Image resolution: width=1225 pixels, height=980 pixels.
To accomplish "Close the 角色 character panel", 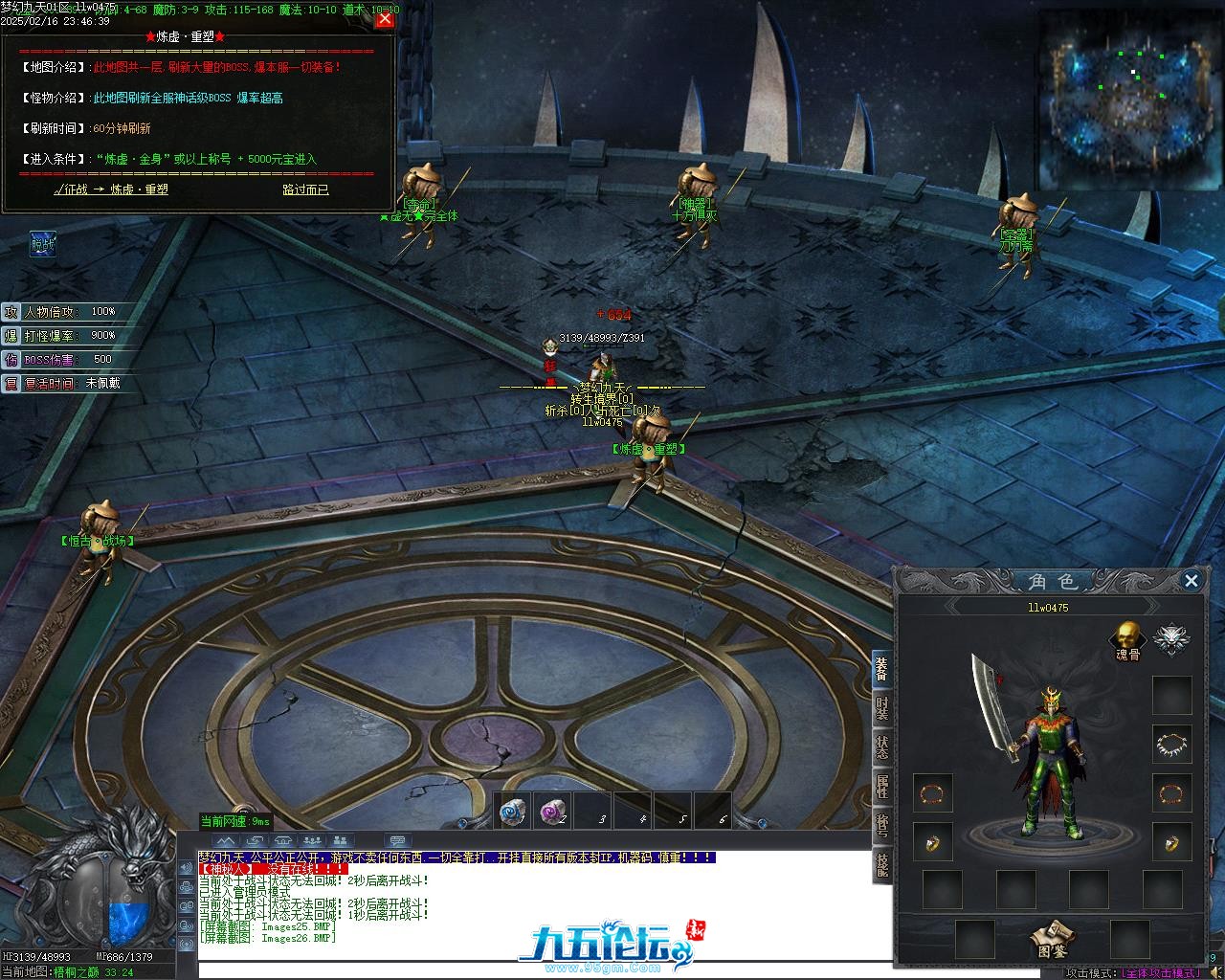I will 1191,580.
